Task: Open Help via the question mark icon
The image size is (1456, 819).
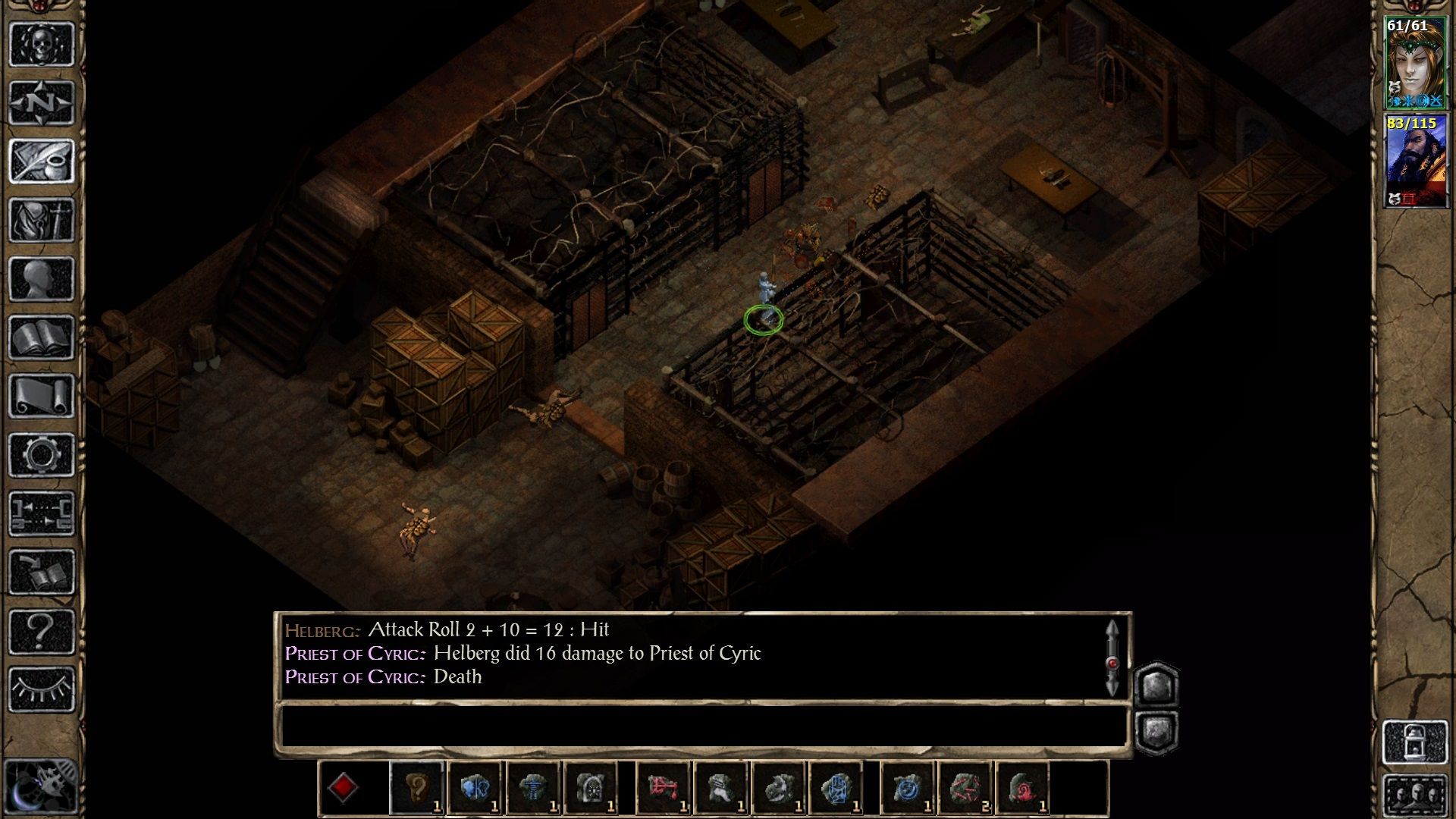Action: [42, 629]
